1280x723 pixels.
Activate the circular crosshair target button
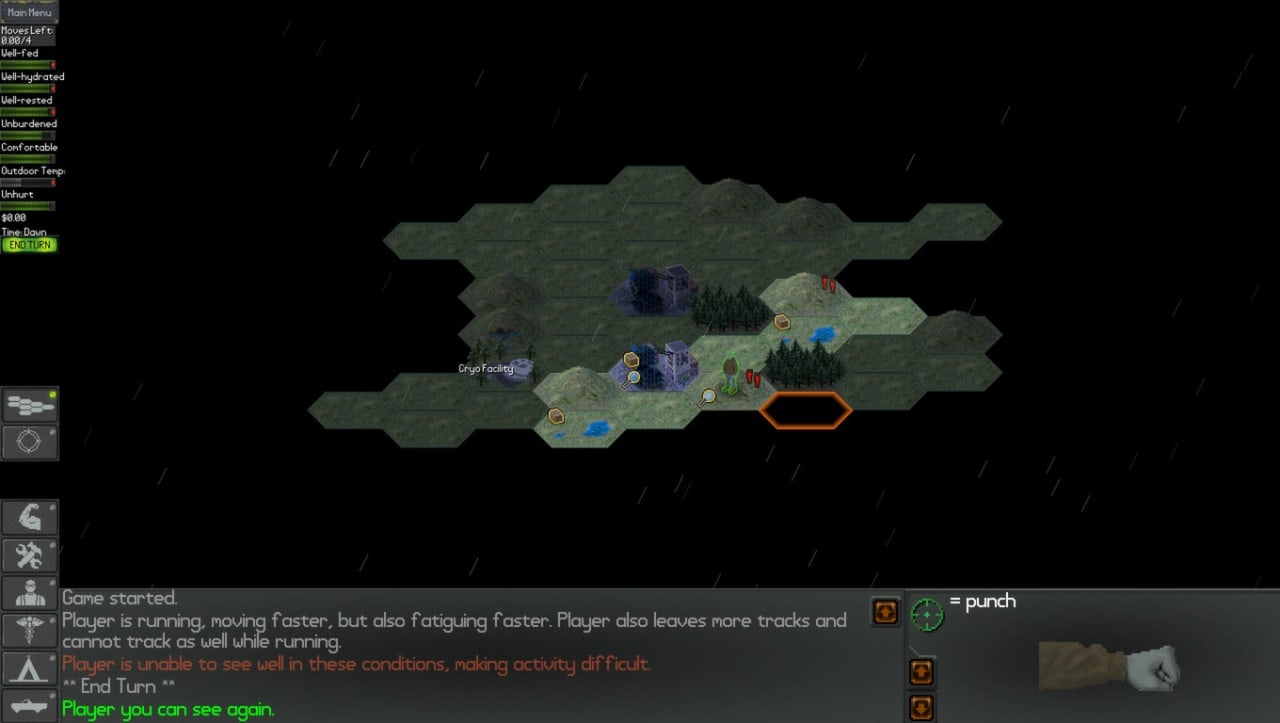coord(30,442)
